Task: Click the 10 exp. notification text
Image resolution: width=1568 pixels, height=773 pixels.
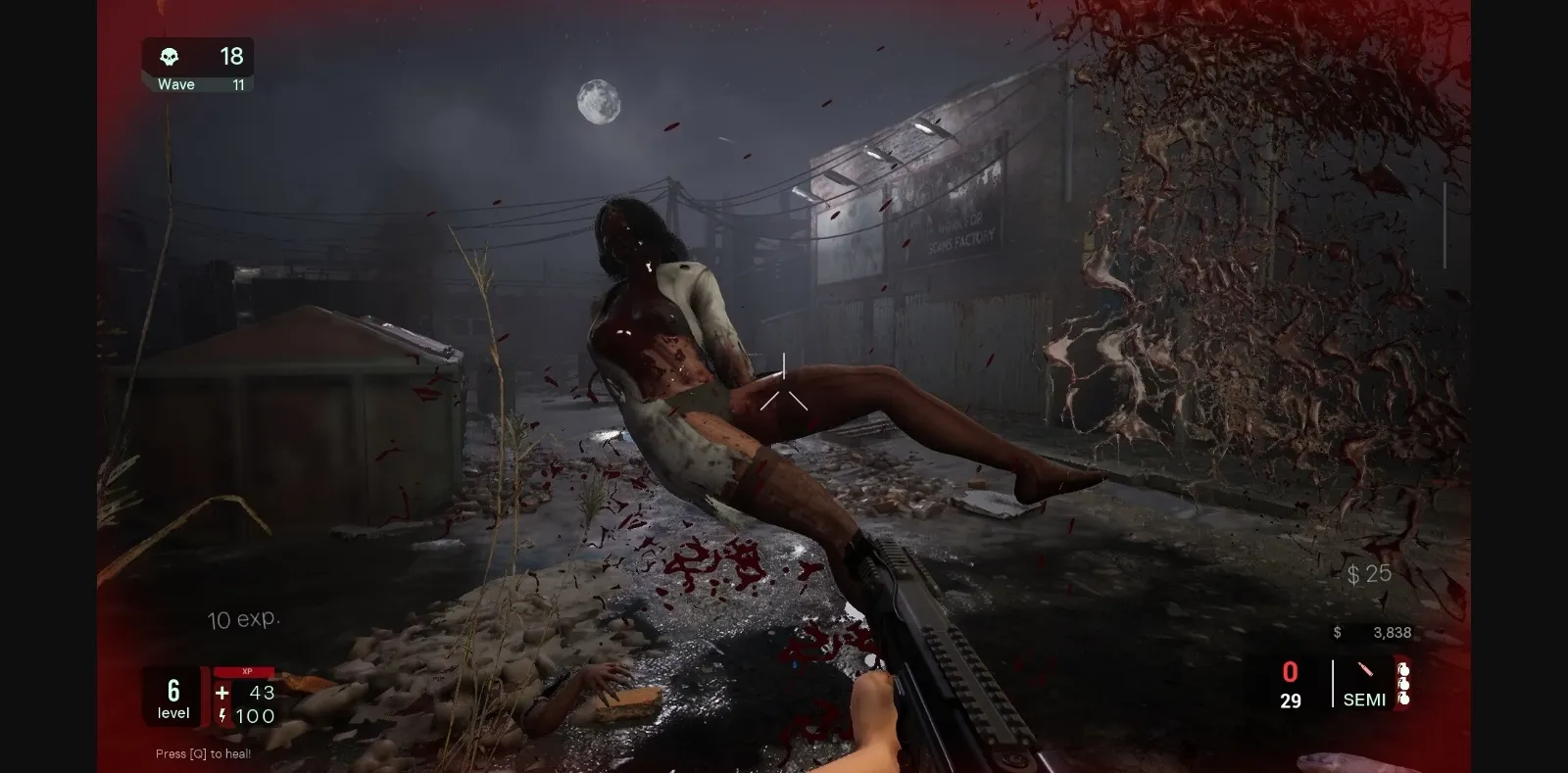Action: [244, 619]
